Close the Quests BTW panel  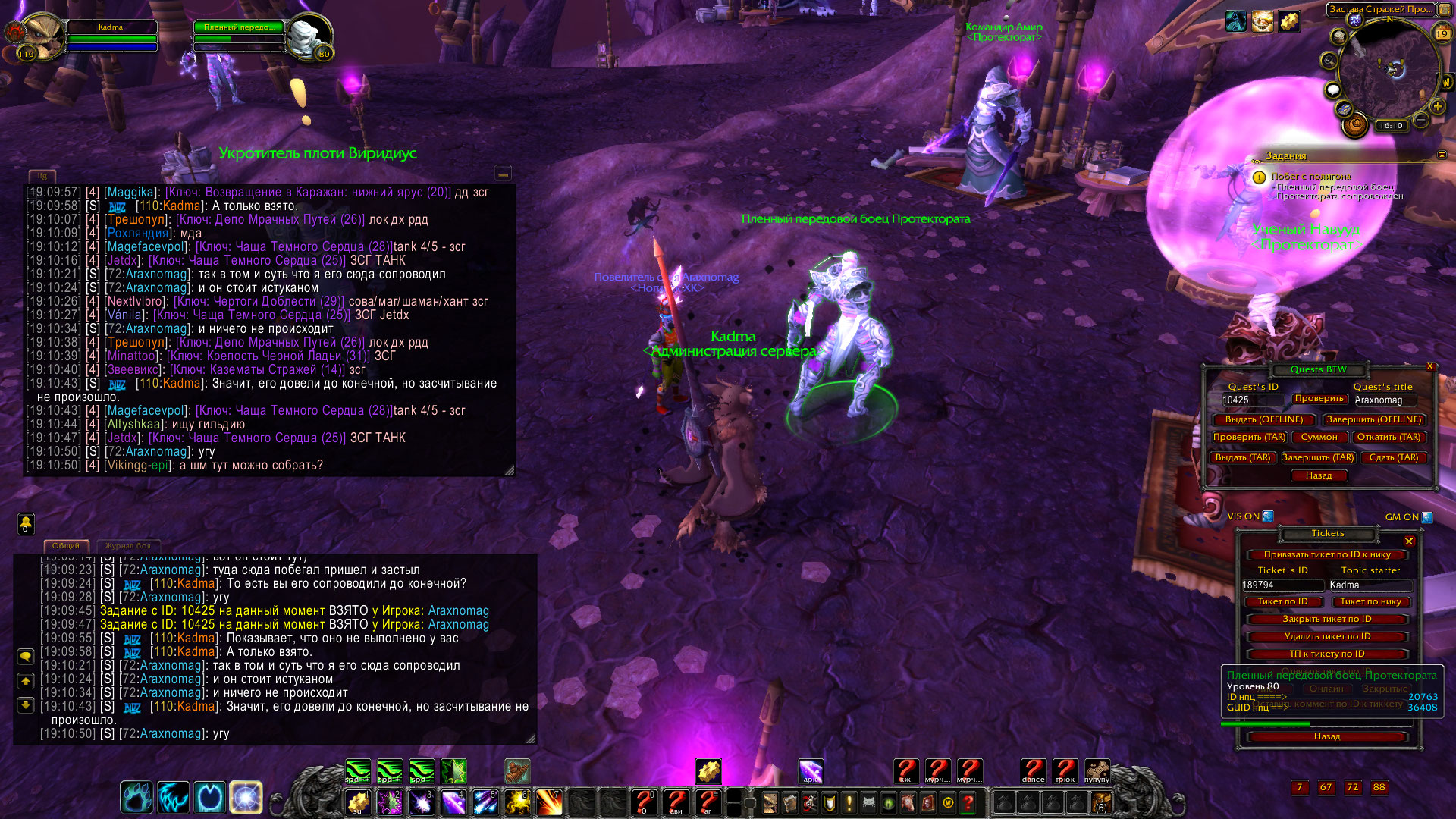pyautogui.click(x=1430, y=366)
